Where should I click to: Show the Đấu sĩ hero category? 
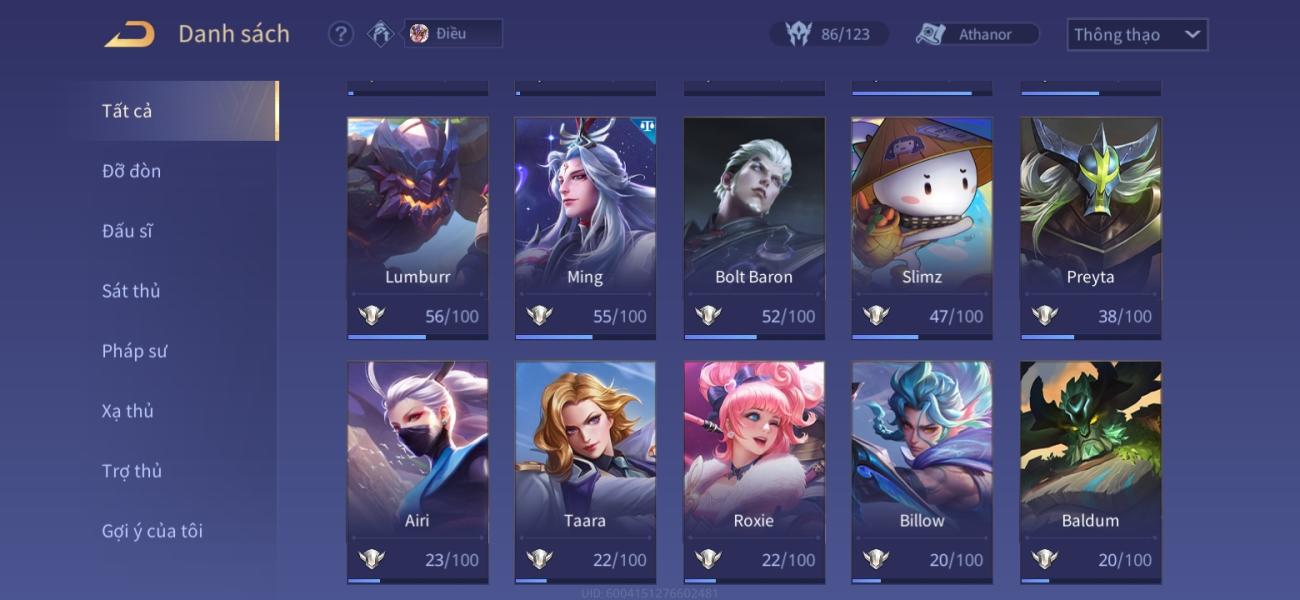[127, 231]
